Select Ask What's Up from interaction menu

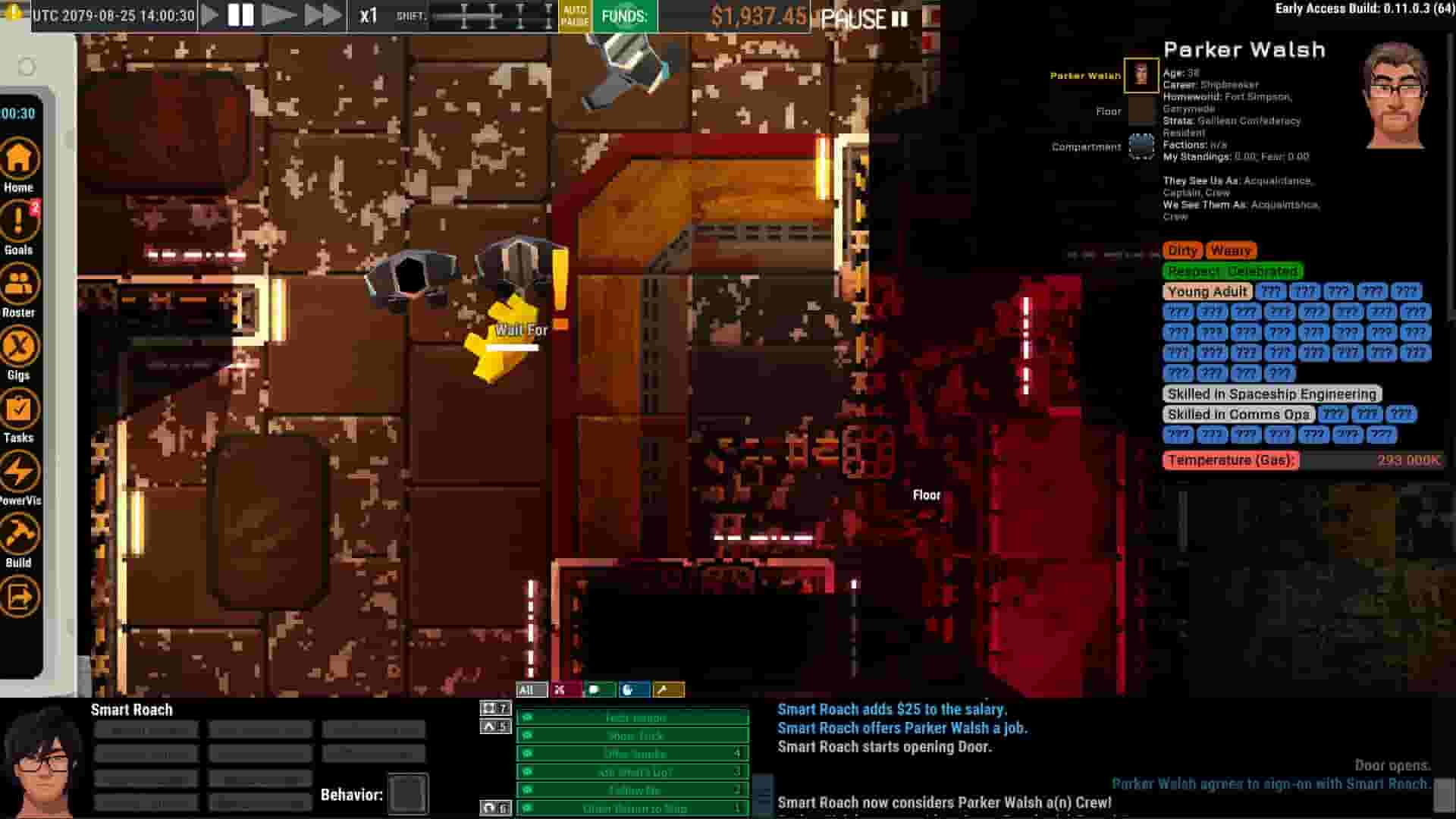[x=632, y=771]
